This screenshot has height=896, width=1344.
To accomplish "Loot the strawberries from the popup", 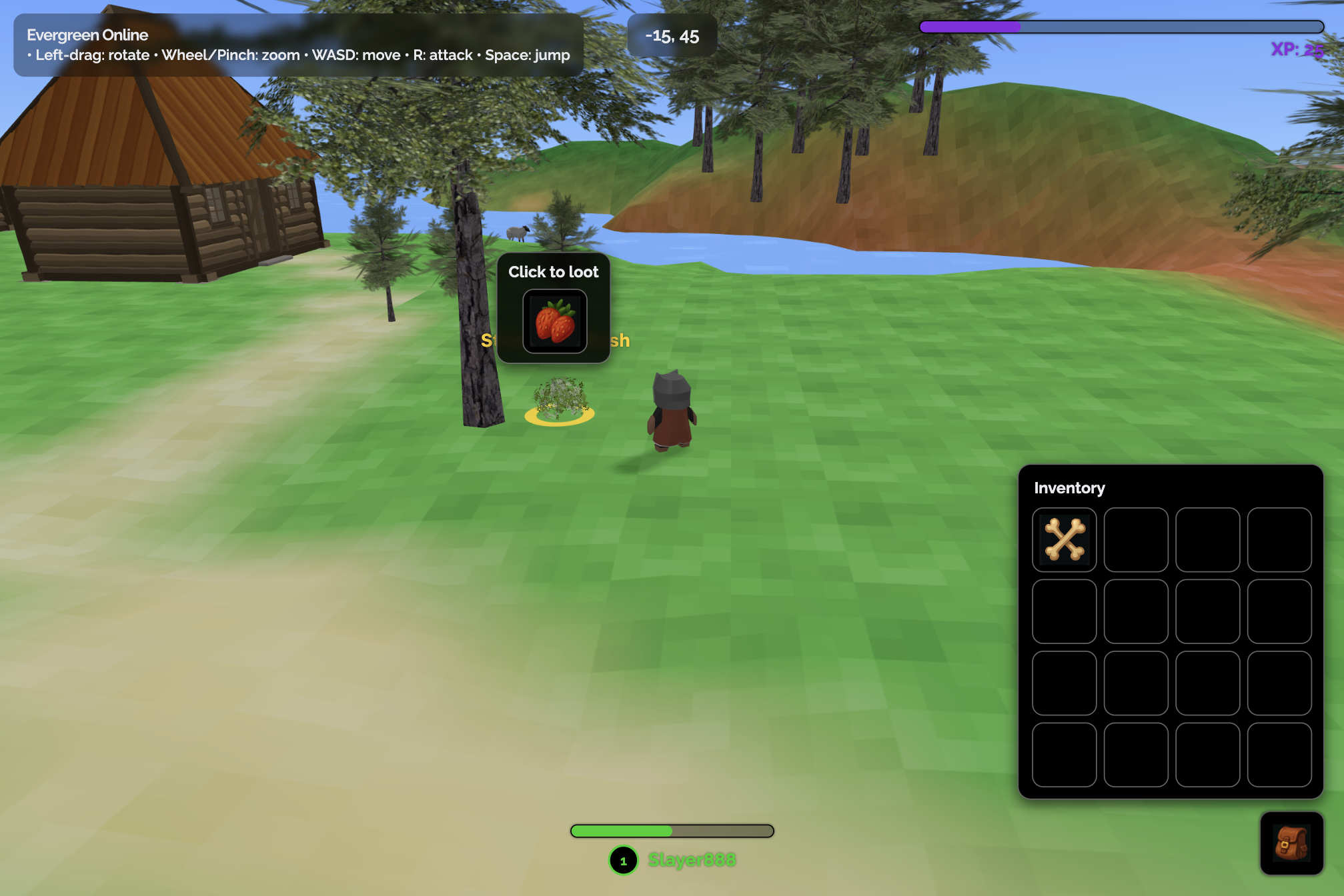I will tap(554, 321).
